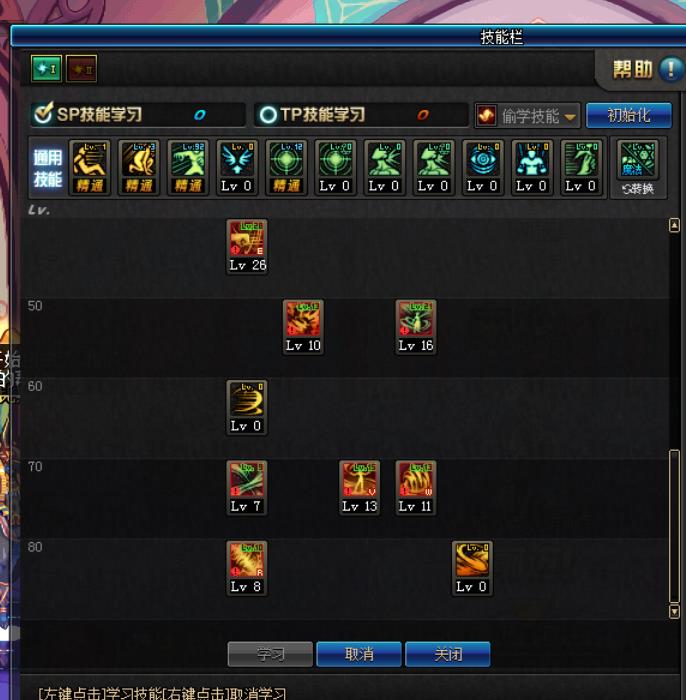Select the Lv 11 skill icon
This screenshot has width=686, height=700.
coord(416,481)
